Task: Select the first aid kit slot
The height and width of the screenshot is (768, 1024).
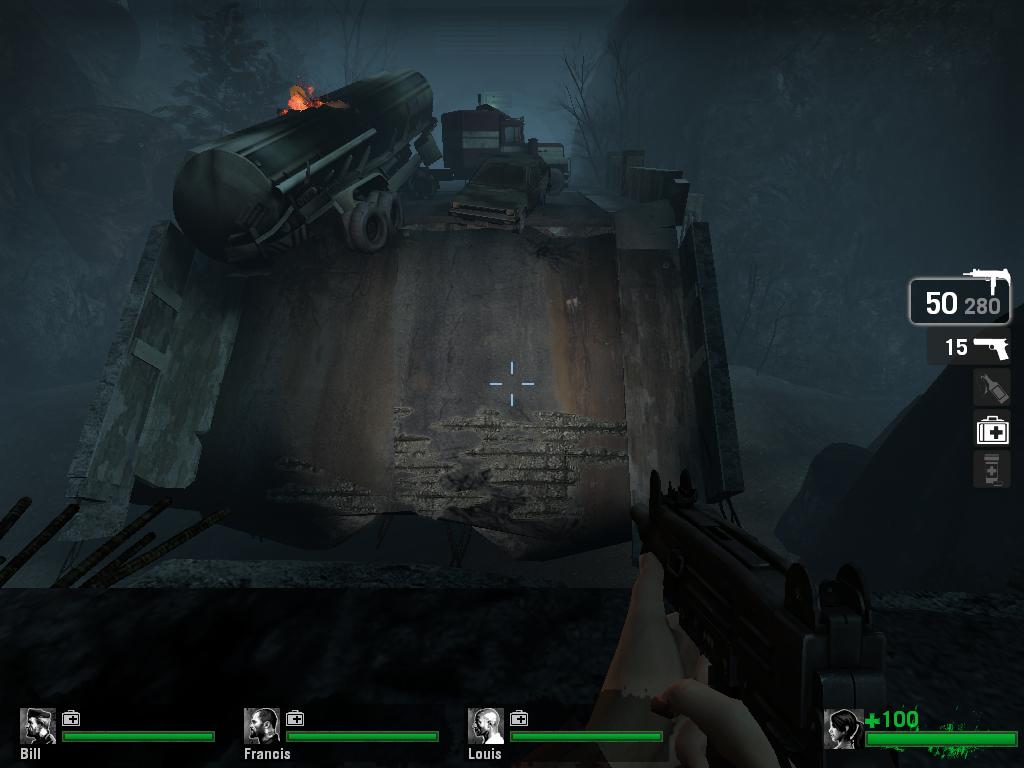Action: [992, 430]
